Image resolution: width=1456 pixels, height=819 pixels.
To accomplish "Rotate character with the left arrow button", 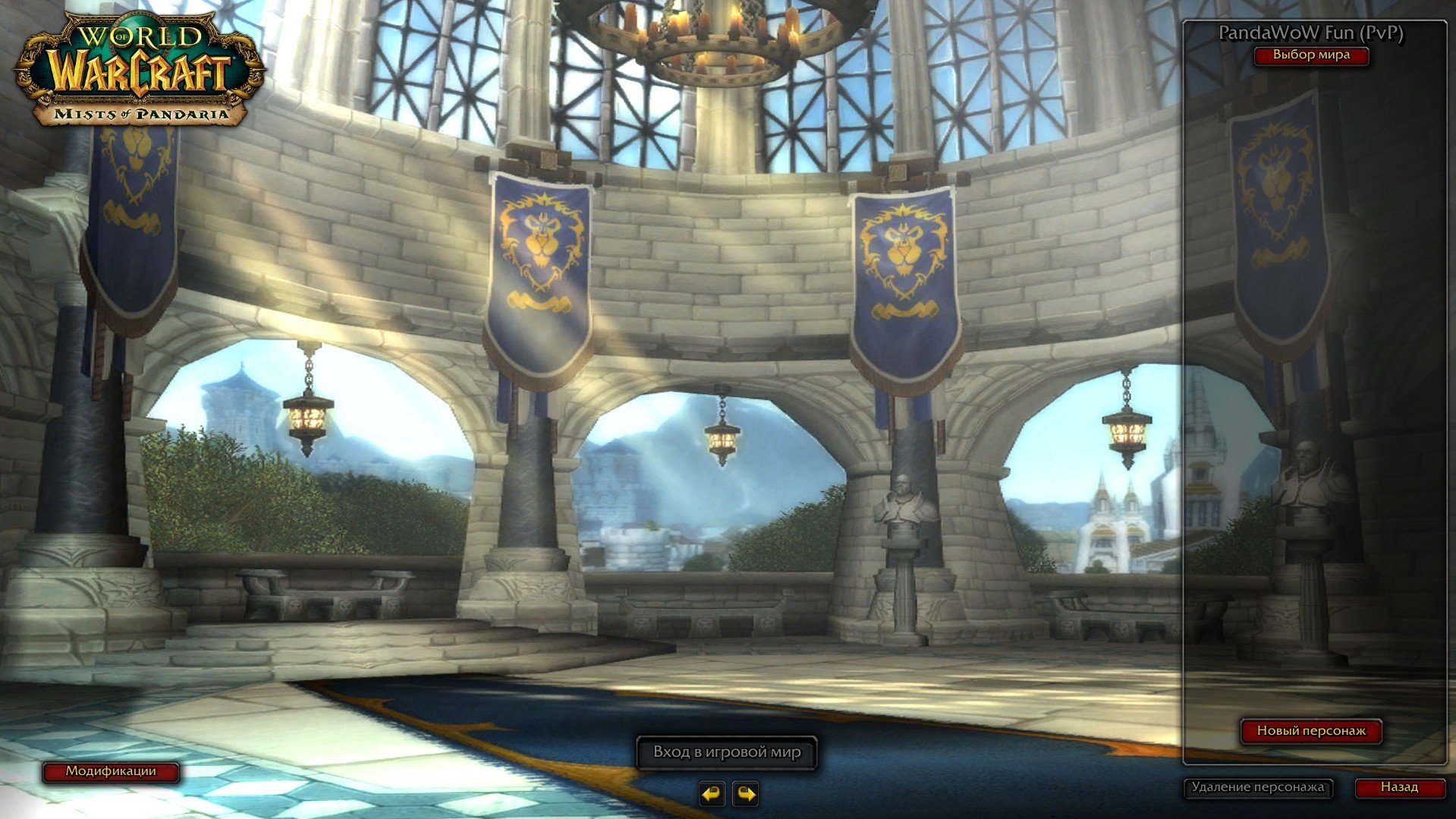I will (712, 793).
